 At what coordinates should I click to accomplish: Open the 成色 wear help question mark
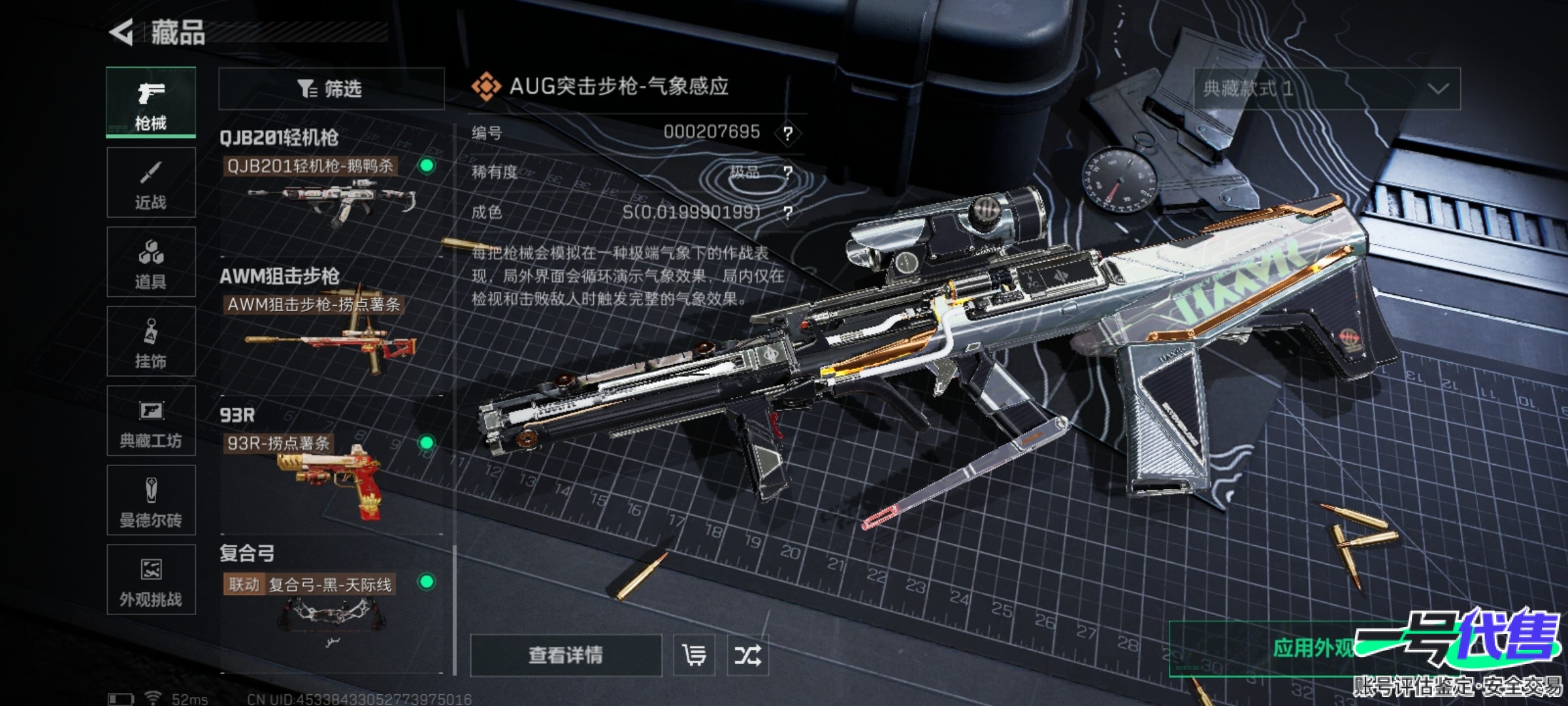pyautogui.click(x=788, y=212)
